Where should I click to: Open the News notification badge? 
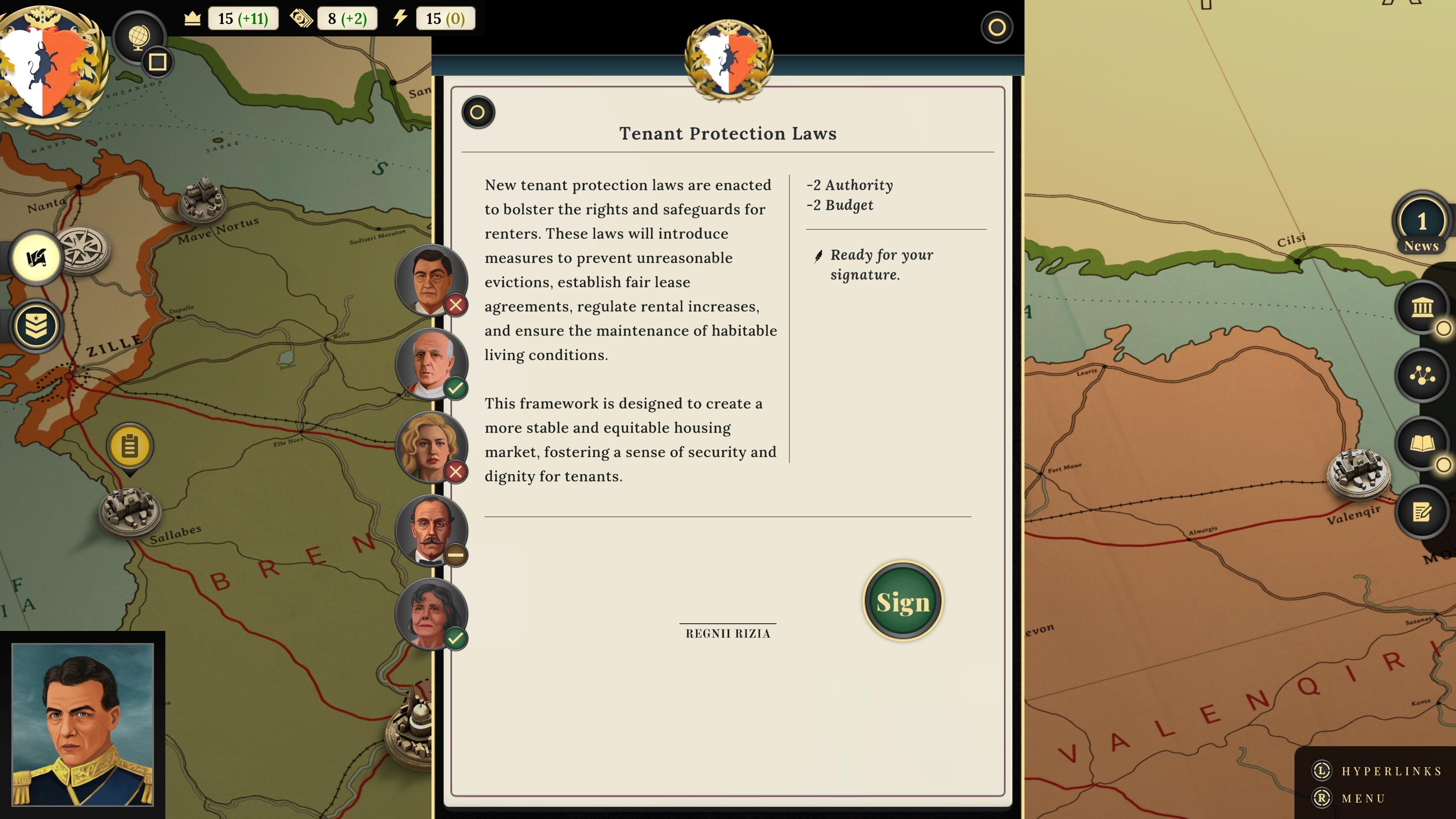coord(1421,224)
